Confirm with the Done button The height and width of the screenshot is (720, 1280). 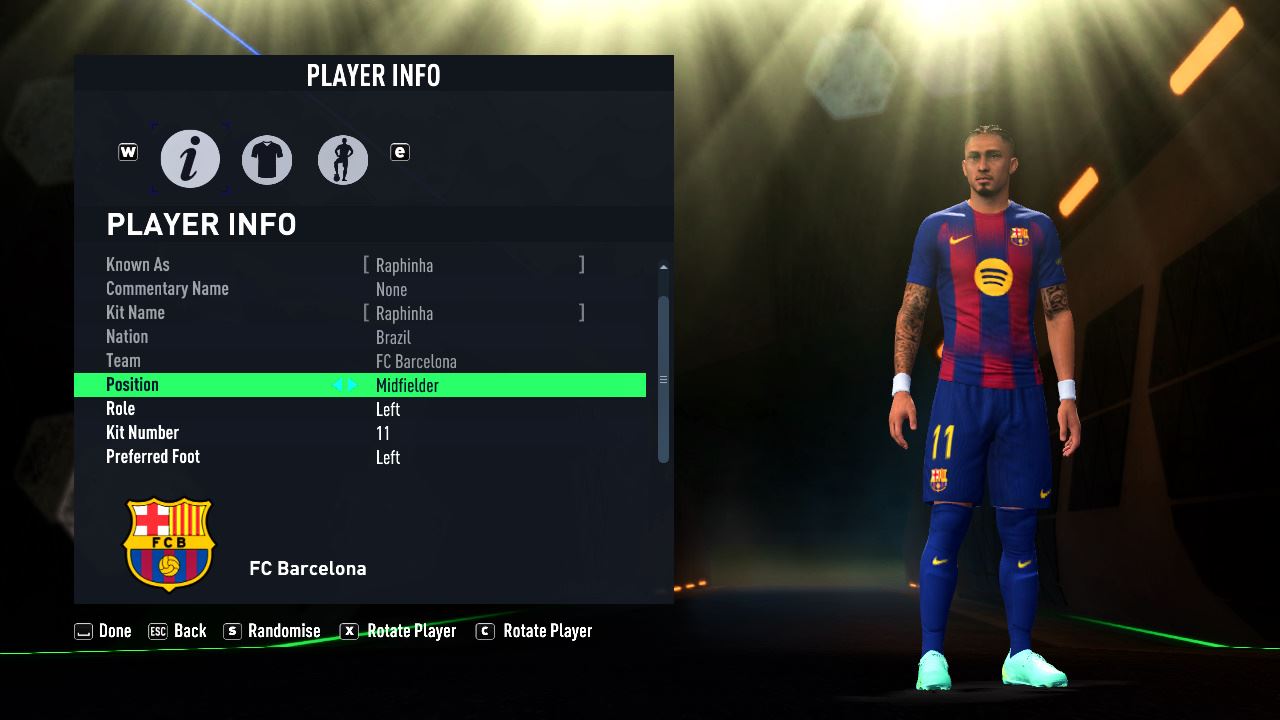tap(103, 631)
